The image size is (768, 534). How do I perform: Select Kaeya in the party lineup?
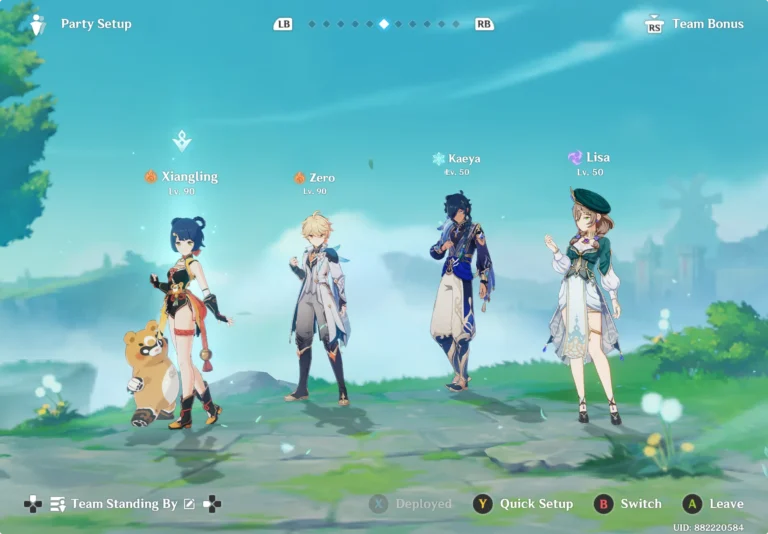point(461,290)
